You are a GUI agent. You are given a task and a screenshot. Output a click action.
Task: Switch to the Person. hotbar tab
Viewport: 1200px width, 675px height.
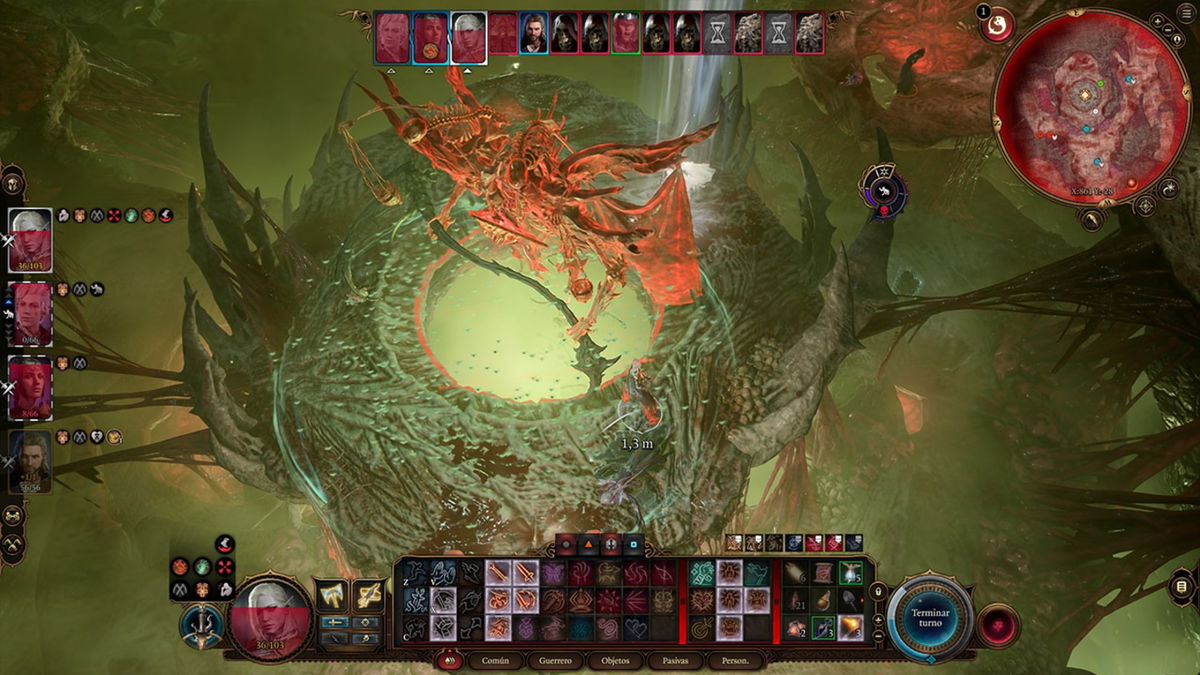pos(730,661)
